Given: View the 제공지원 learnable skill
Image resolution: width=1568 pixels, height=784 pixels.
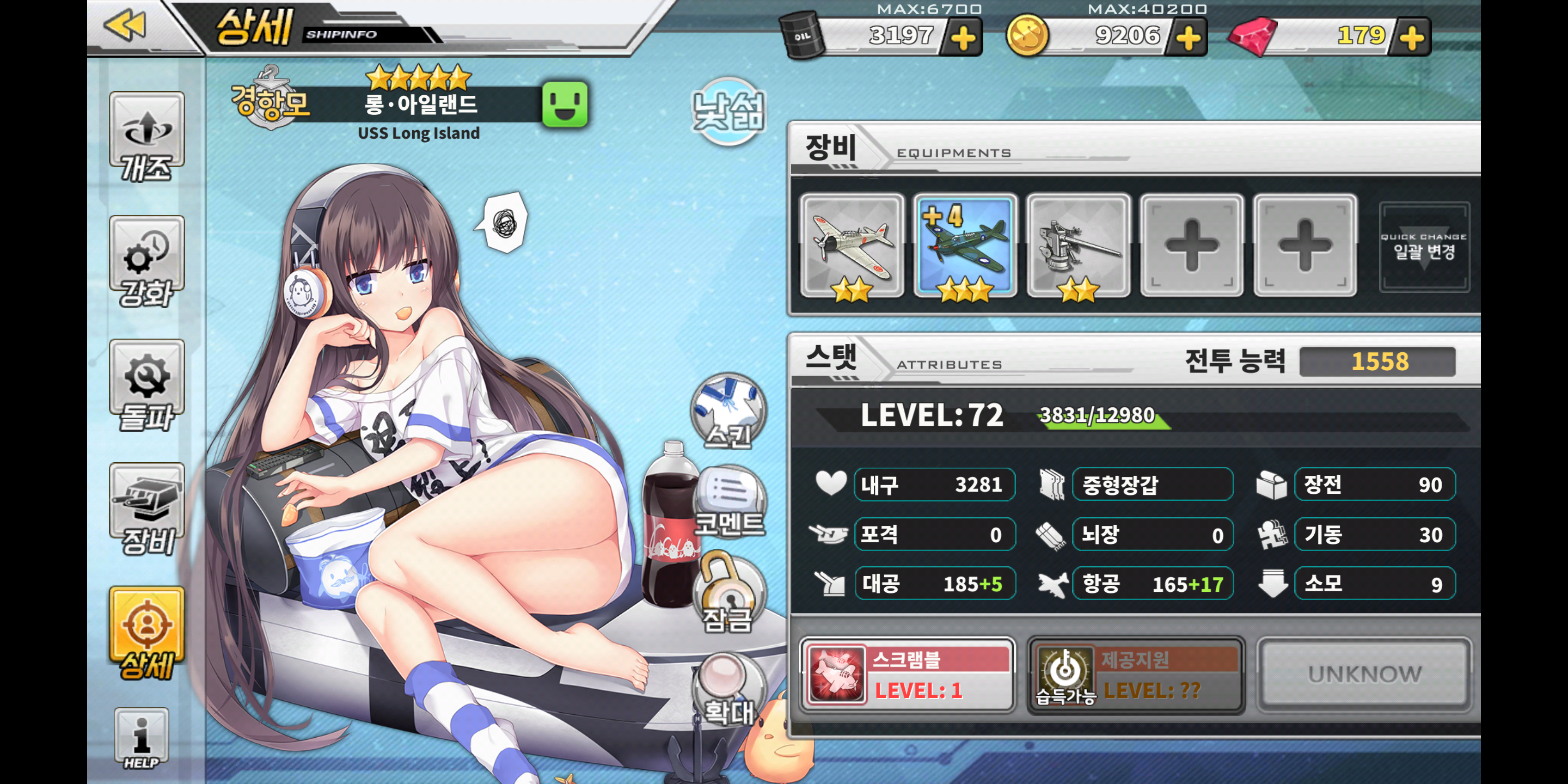Looking at the screenshot, I should click(1135, 675).
